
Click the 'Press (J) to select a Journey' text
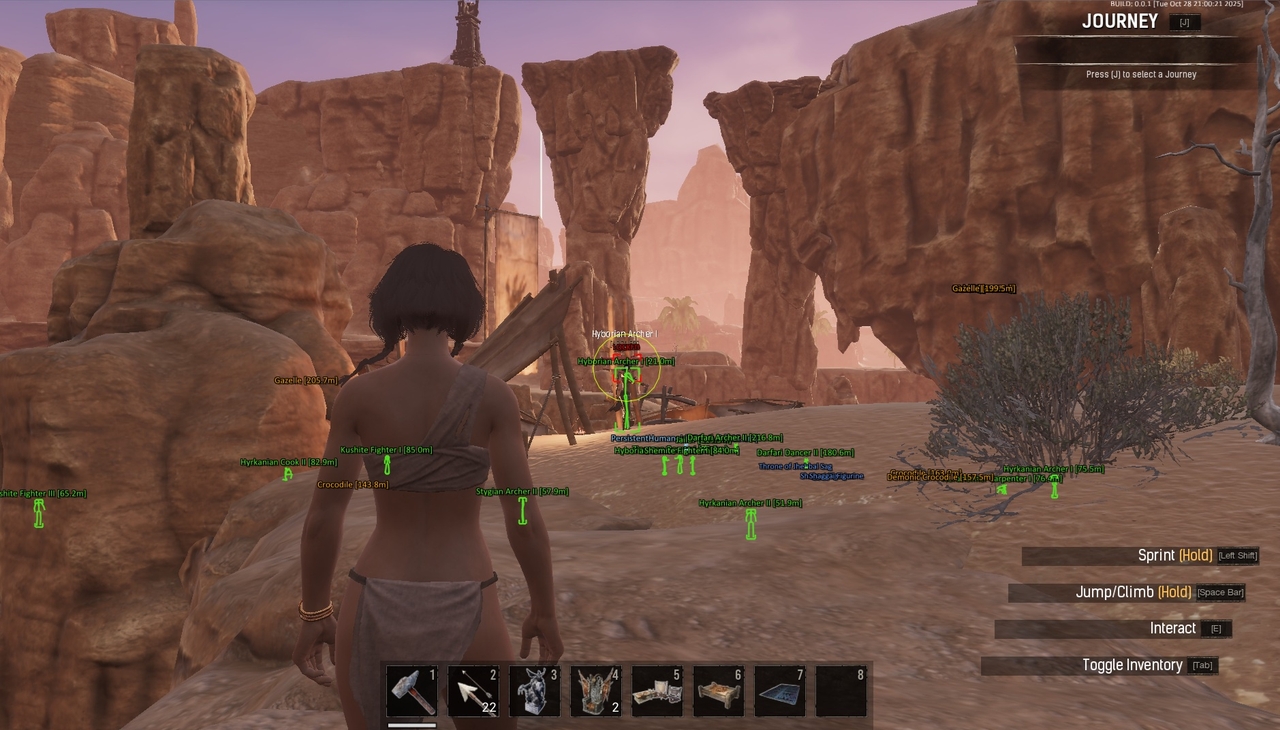click(1141, 73)
